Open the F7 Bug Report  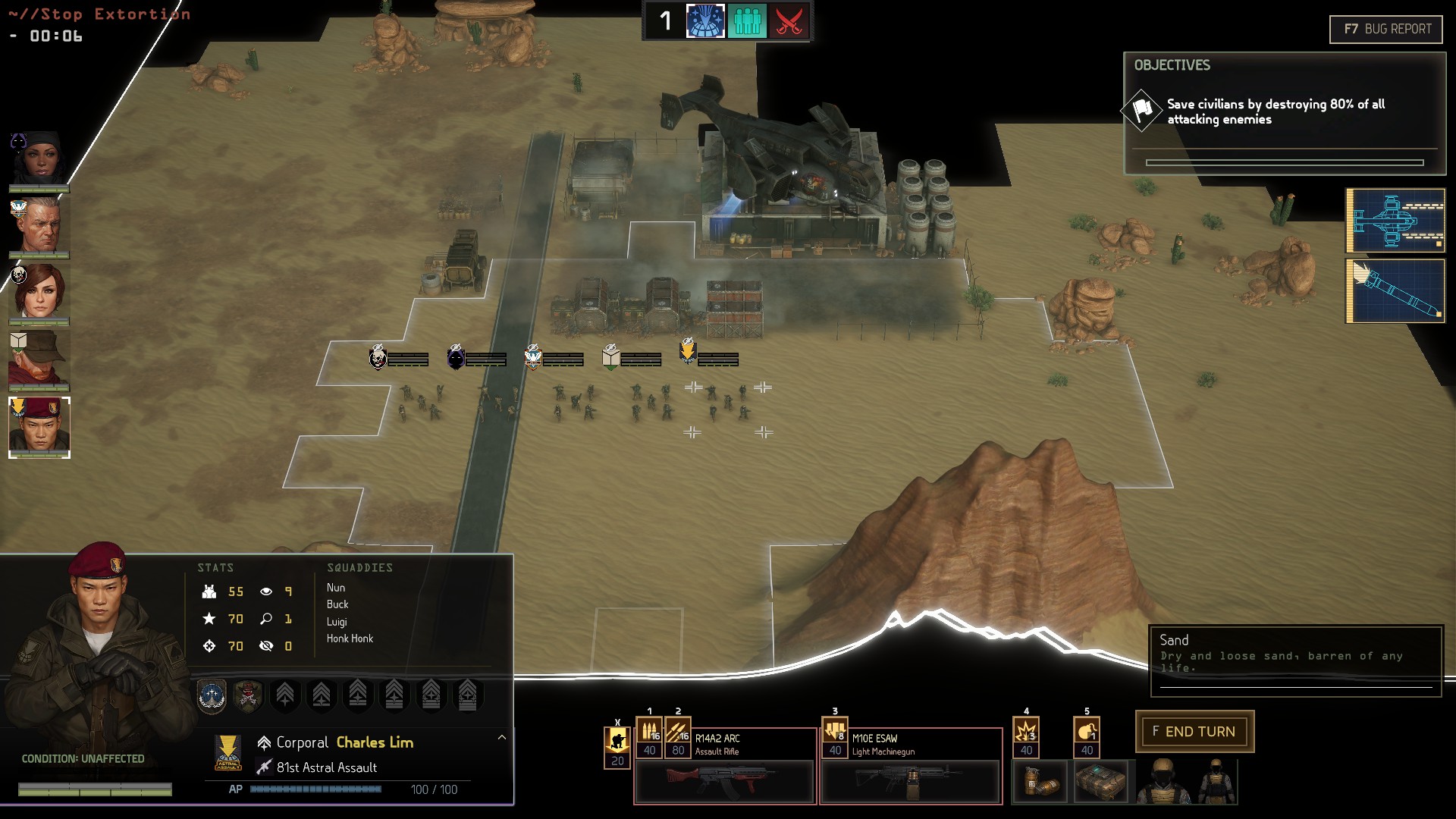(x=1385, y=30)
